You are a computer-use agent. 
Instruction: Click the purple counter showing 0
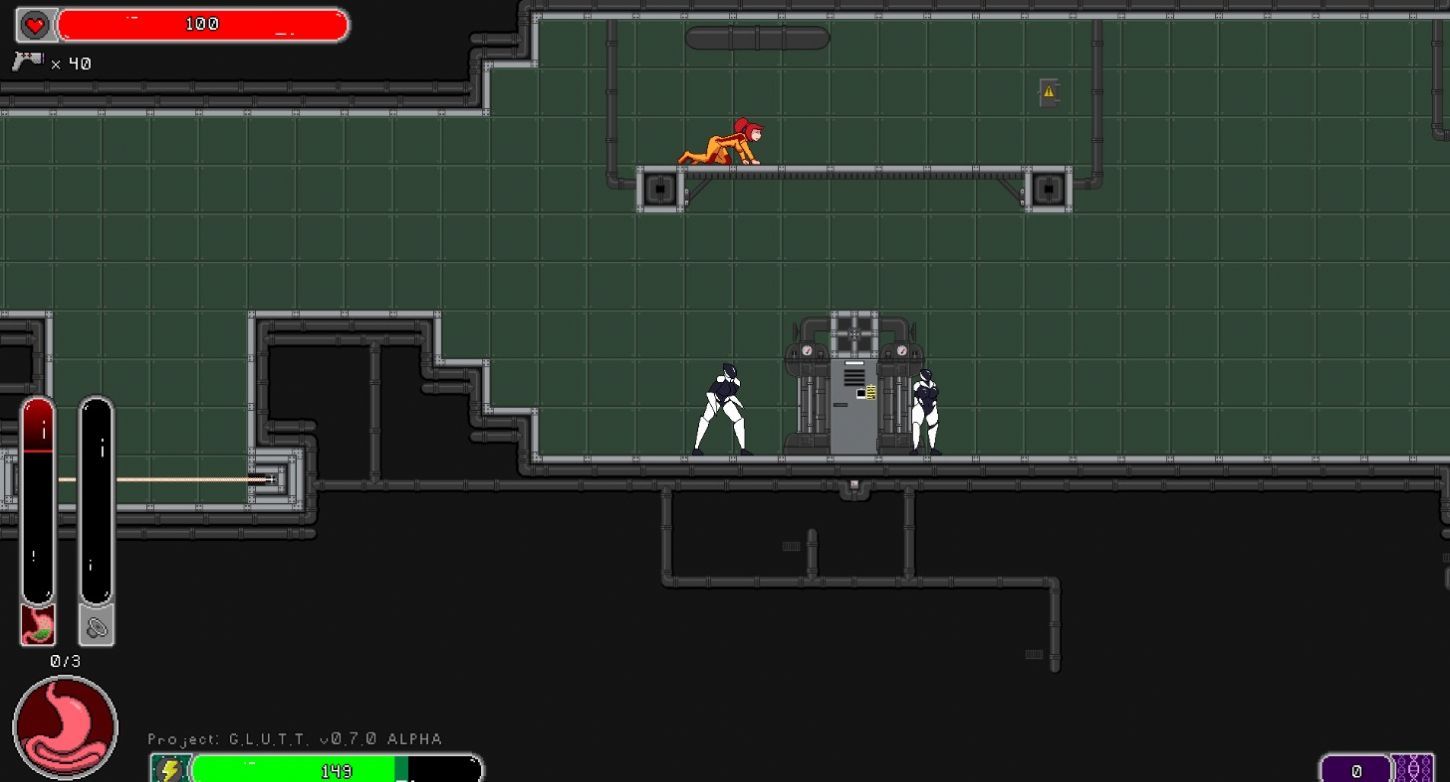click(1358, 769)
